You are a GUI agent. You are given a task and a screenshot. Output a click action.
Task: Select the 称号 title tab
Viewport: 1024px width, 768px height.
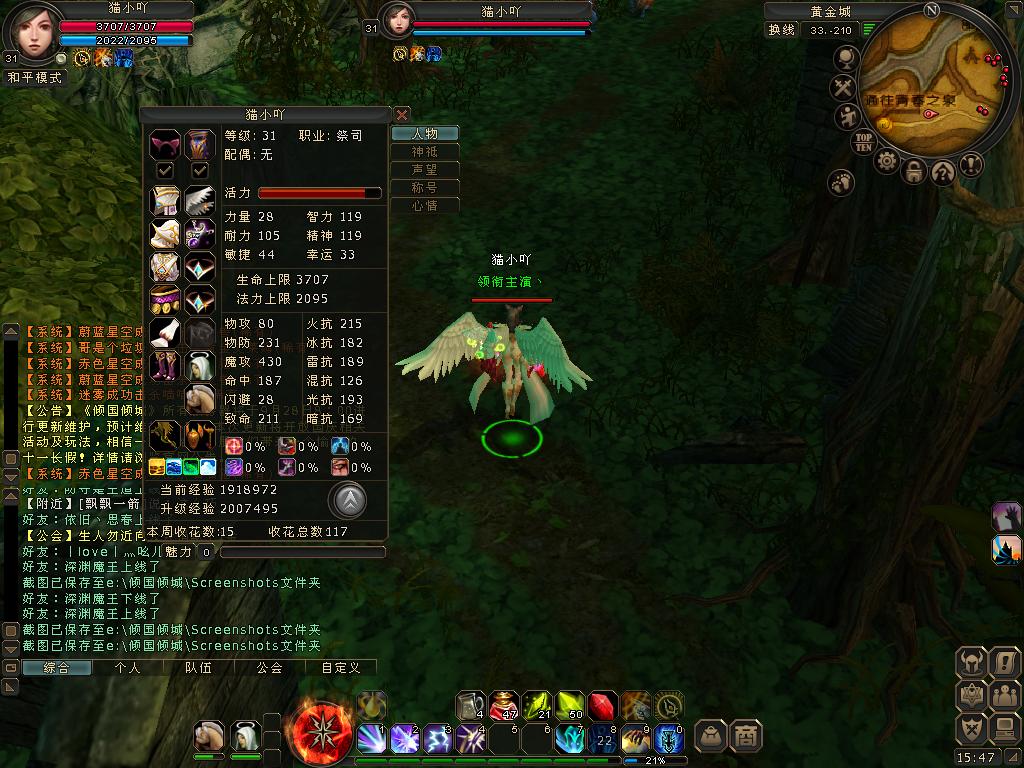click(x=425, y=188)
